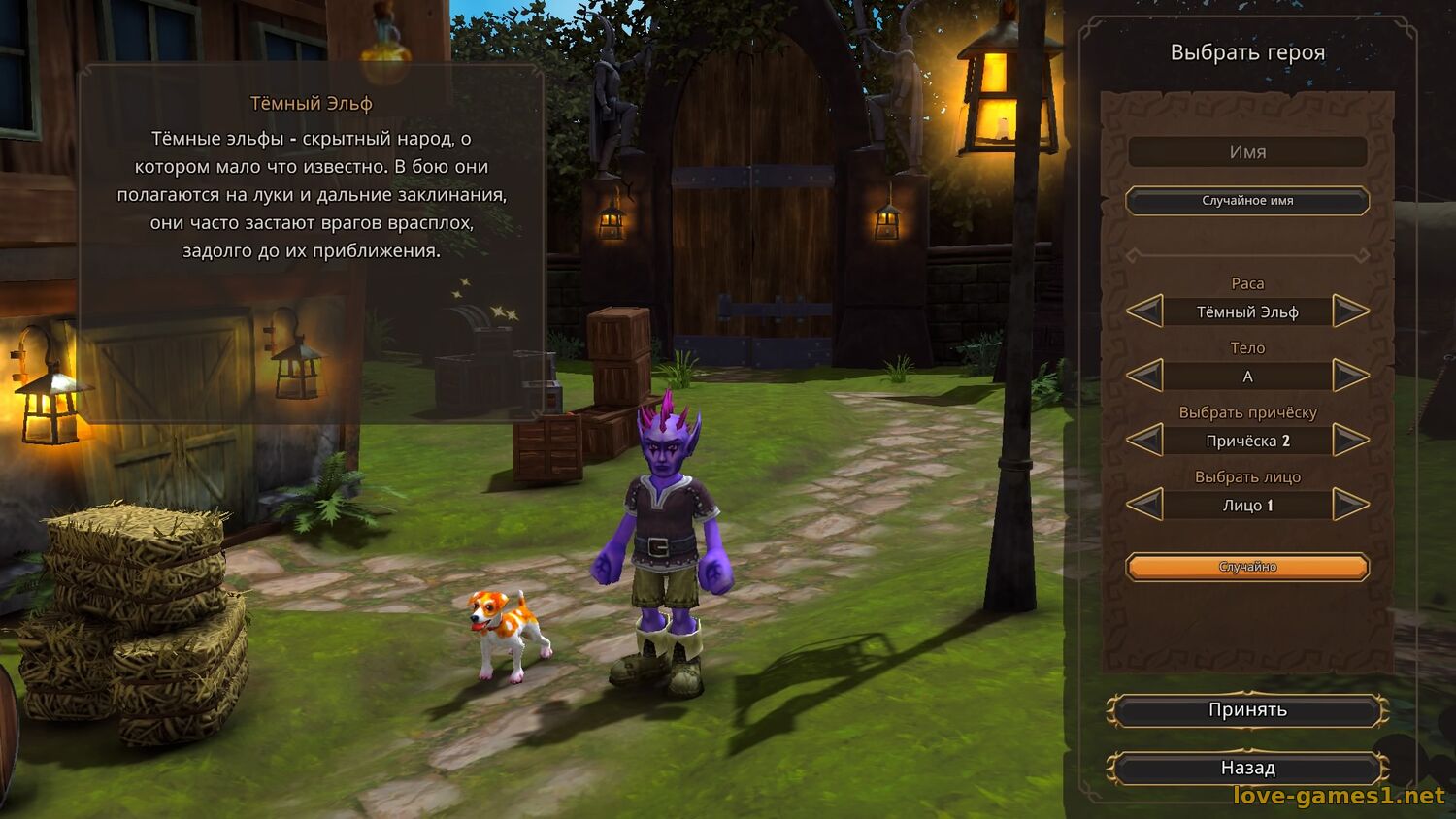Go back with the Назад button
The image size is (1456, 819).
(x=1247, y=769)
